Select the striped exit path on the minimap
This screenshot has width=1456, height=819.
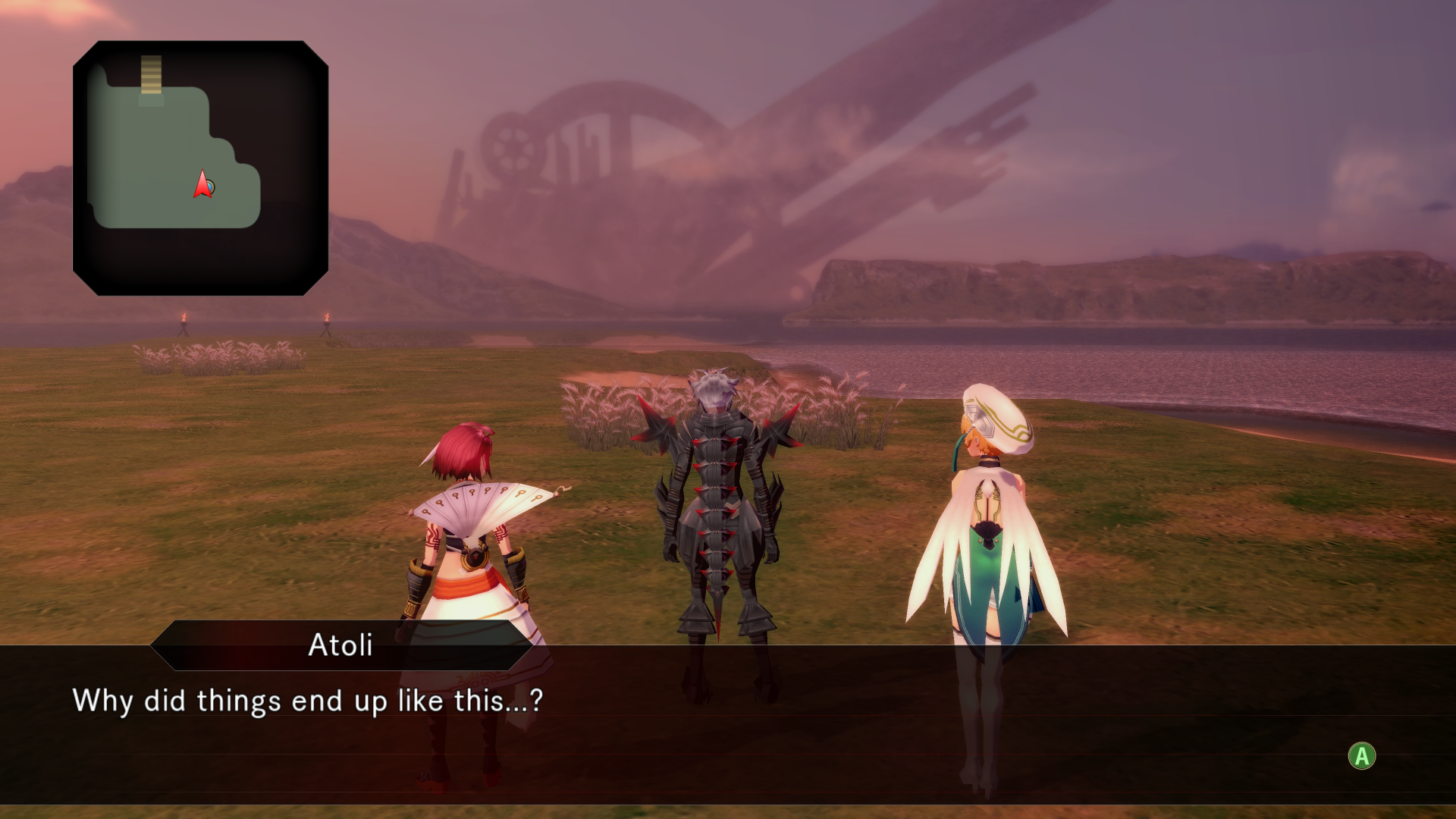[151, 74]
